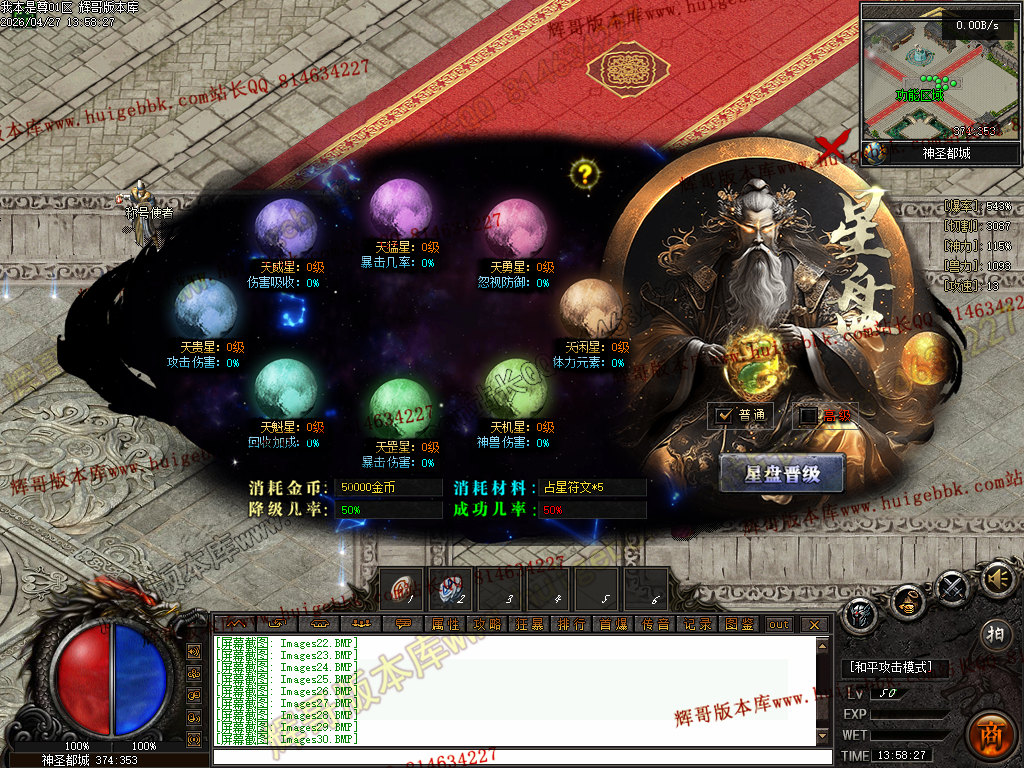Viewport: 1024px width, 768px height.
Task: Open the 排行 ranking tab
Action: [x=572, y=624]
